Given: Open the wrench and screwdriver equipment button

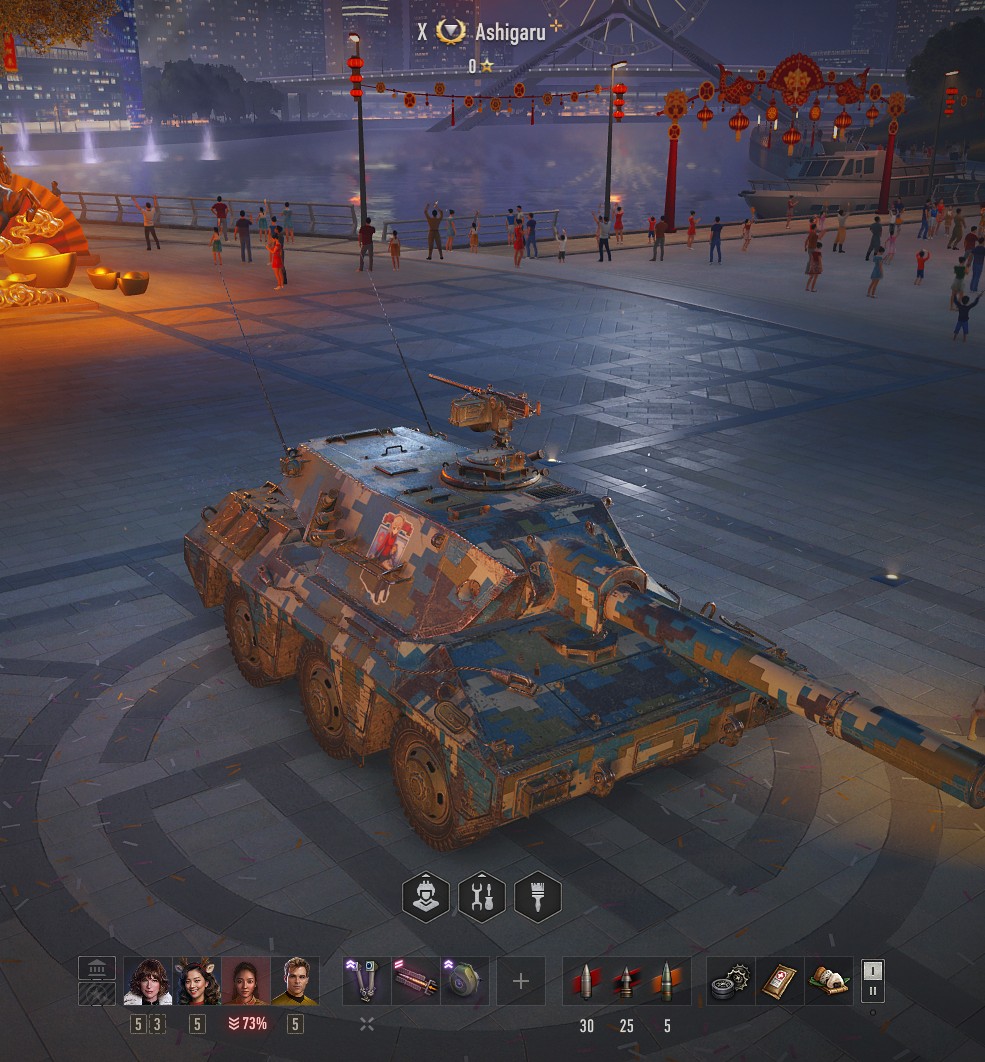Looking at the screenshot, I should point(482,896).
